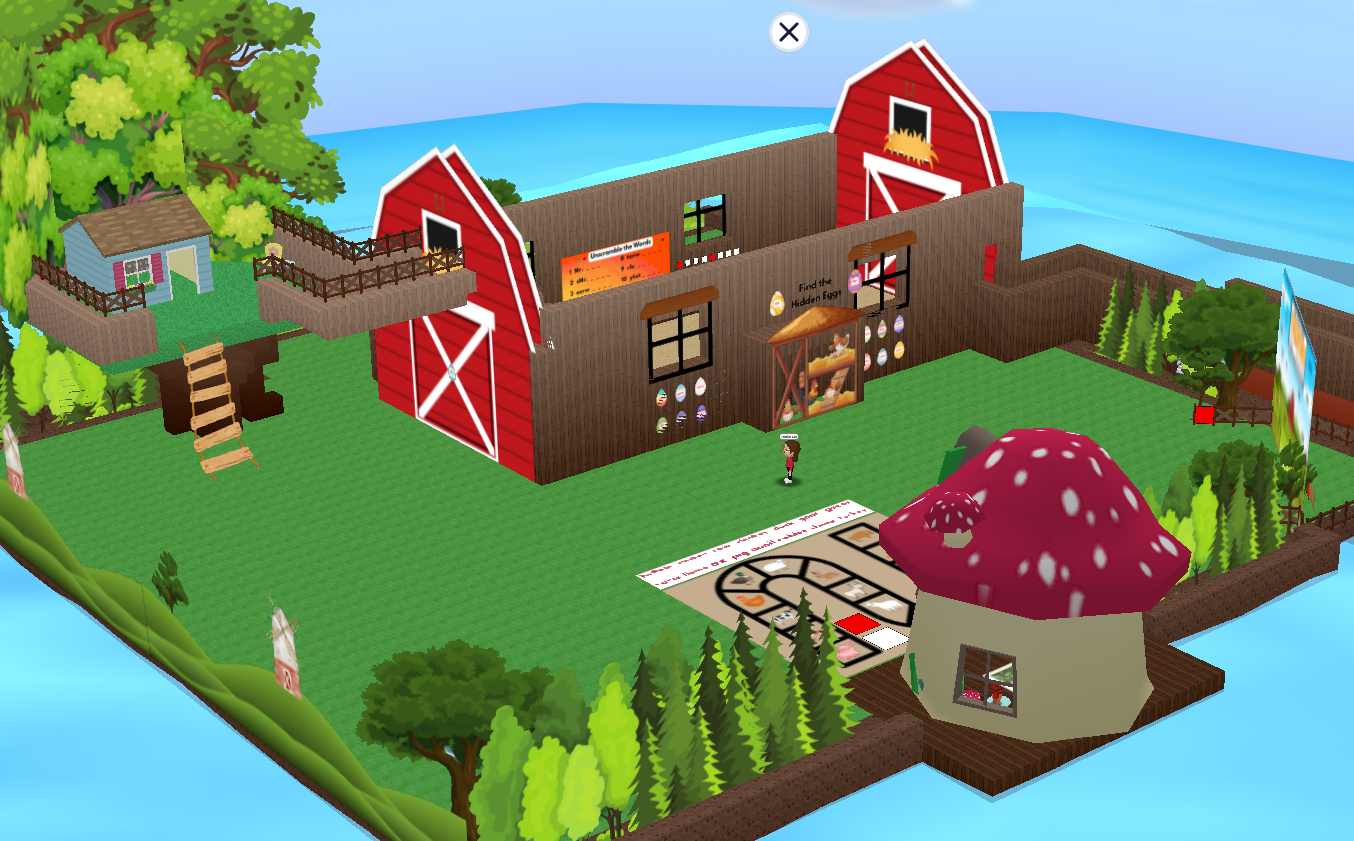The width and height of the screenshot is (1354, 841).
Task: Click the cow tile on the game board
Action: tap(784, 616)
